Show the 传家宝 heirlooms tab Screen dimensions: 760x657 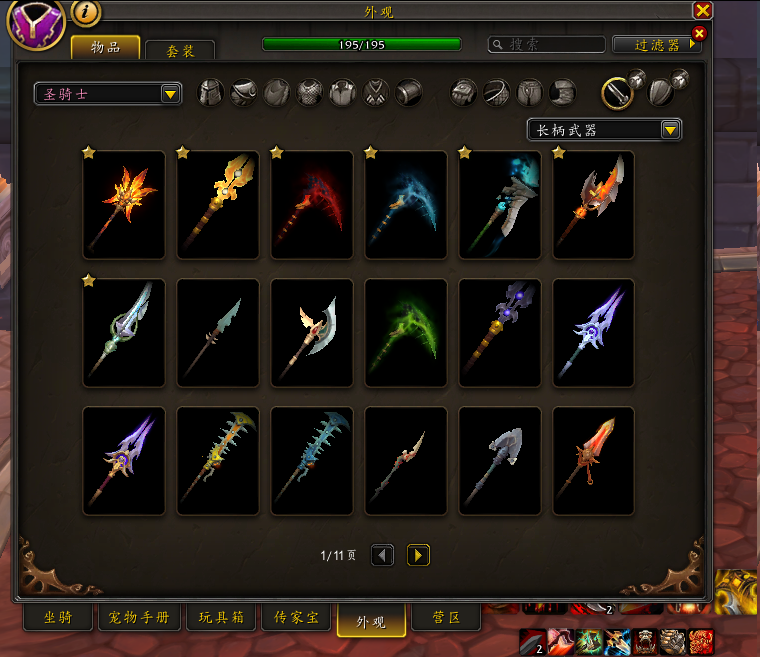click(298, 618)
